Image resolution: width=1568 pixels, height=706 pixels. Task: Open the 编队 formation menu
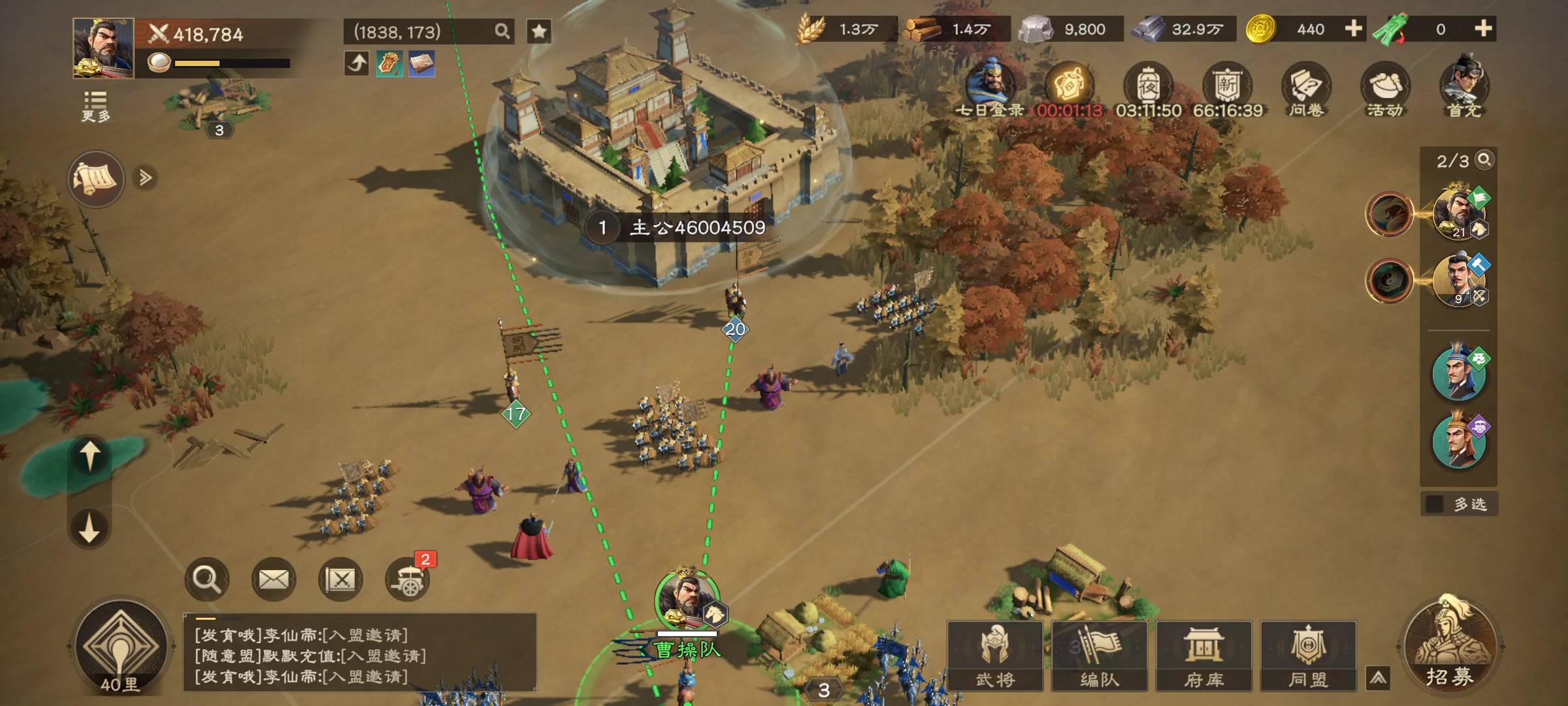(x=1099, y=655)
